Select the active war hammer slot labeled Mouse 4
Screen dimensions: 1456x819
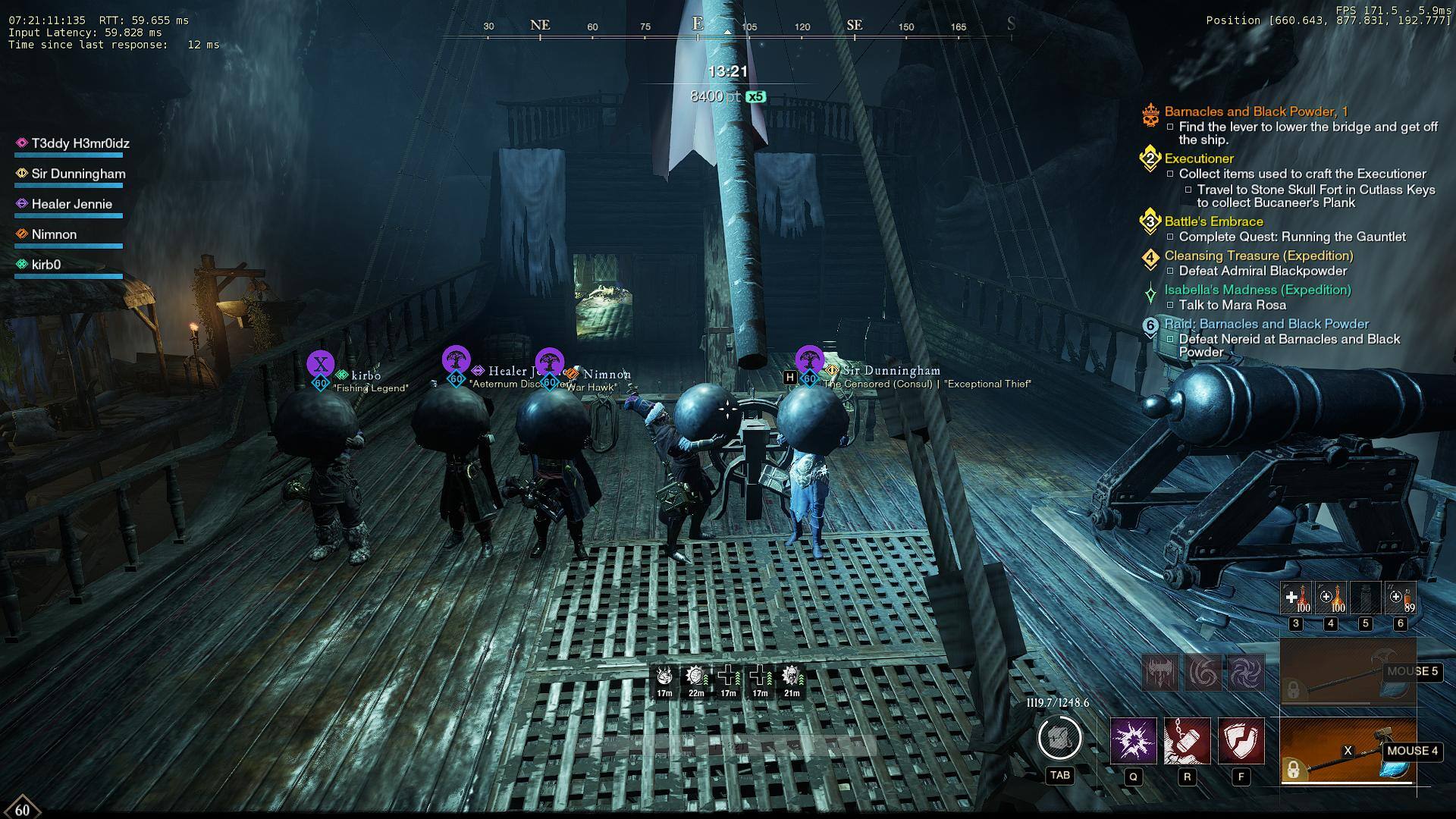[x=1348, y=751]
